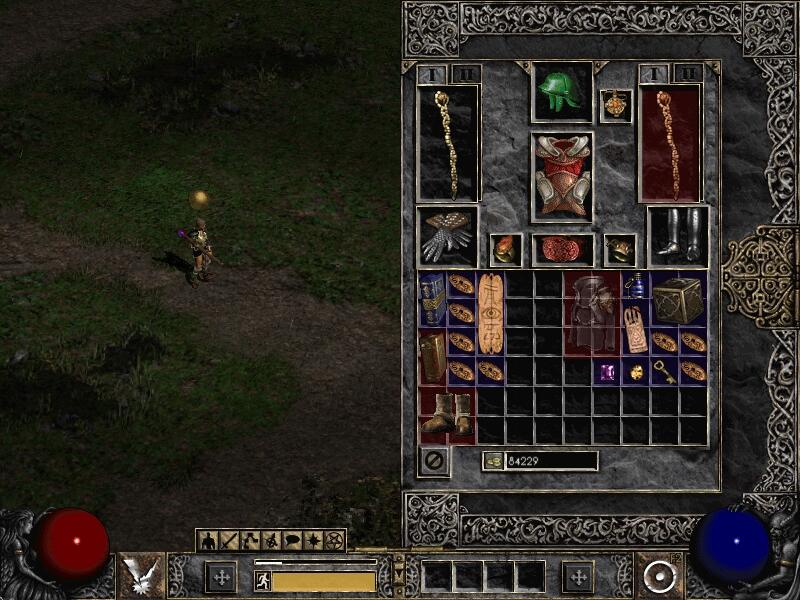Open the character screen from mini panel

point(209,541)
